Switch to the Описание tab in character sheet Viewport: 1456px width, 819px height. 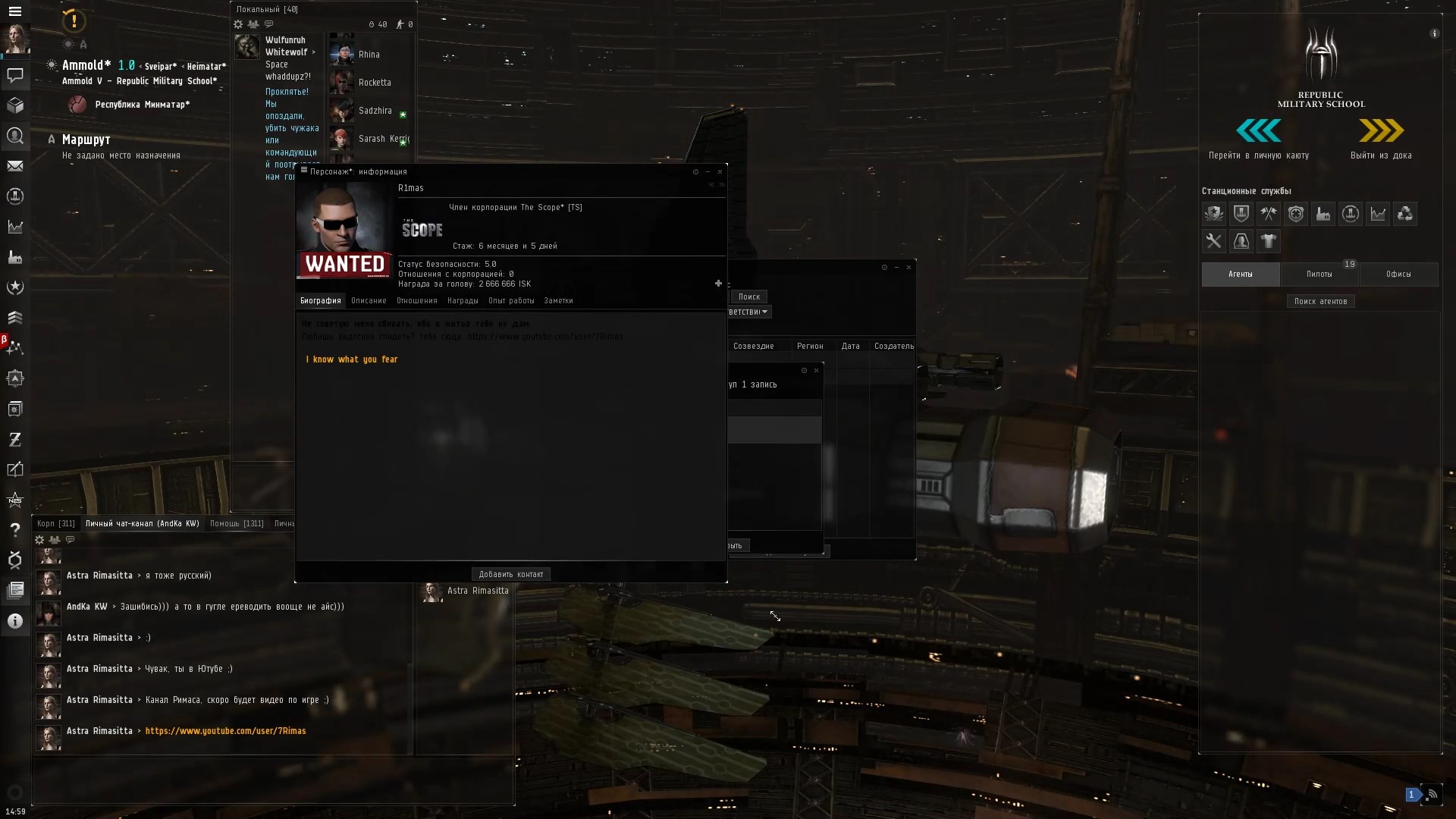coord(369,300)
